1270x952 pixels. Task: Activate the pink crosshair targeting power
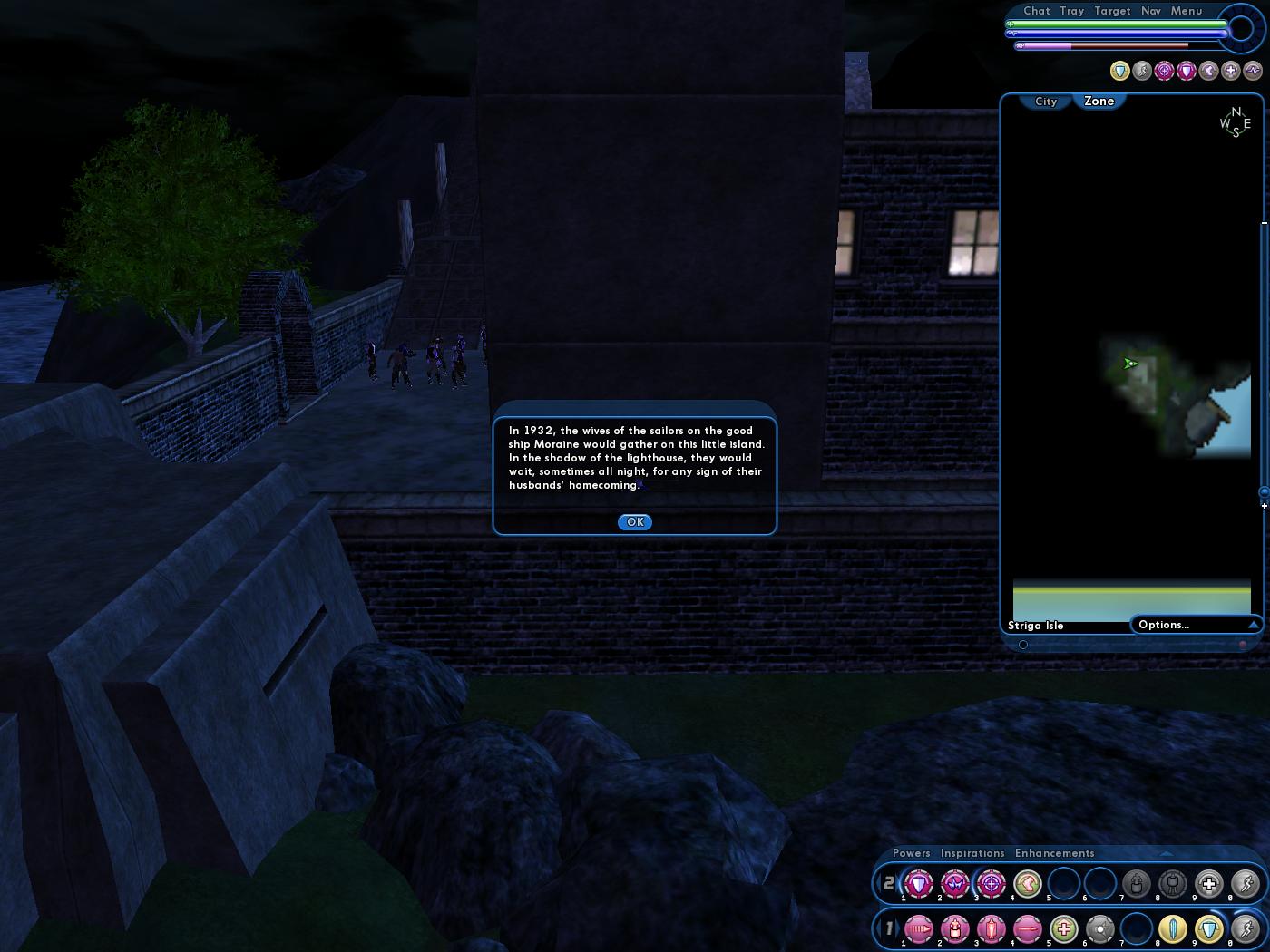pos(991,883)
